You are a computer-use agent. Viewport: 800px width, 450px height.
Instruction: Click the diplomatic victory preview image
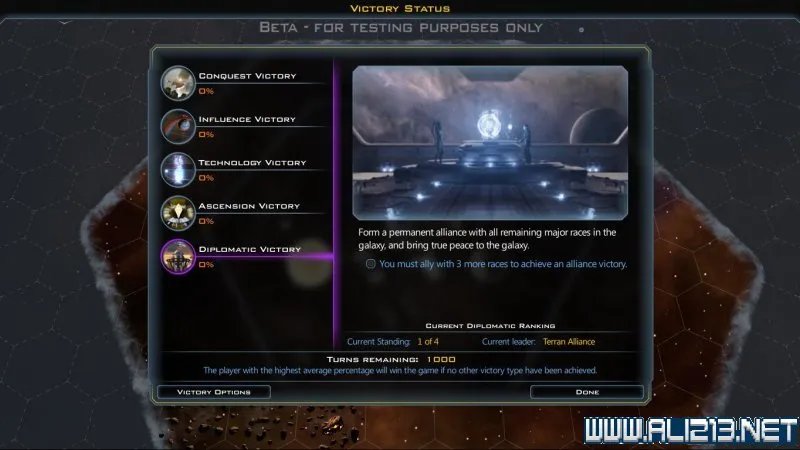(x=490, y=142)
